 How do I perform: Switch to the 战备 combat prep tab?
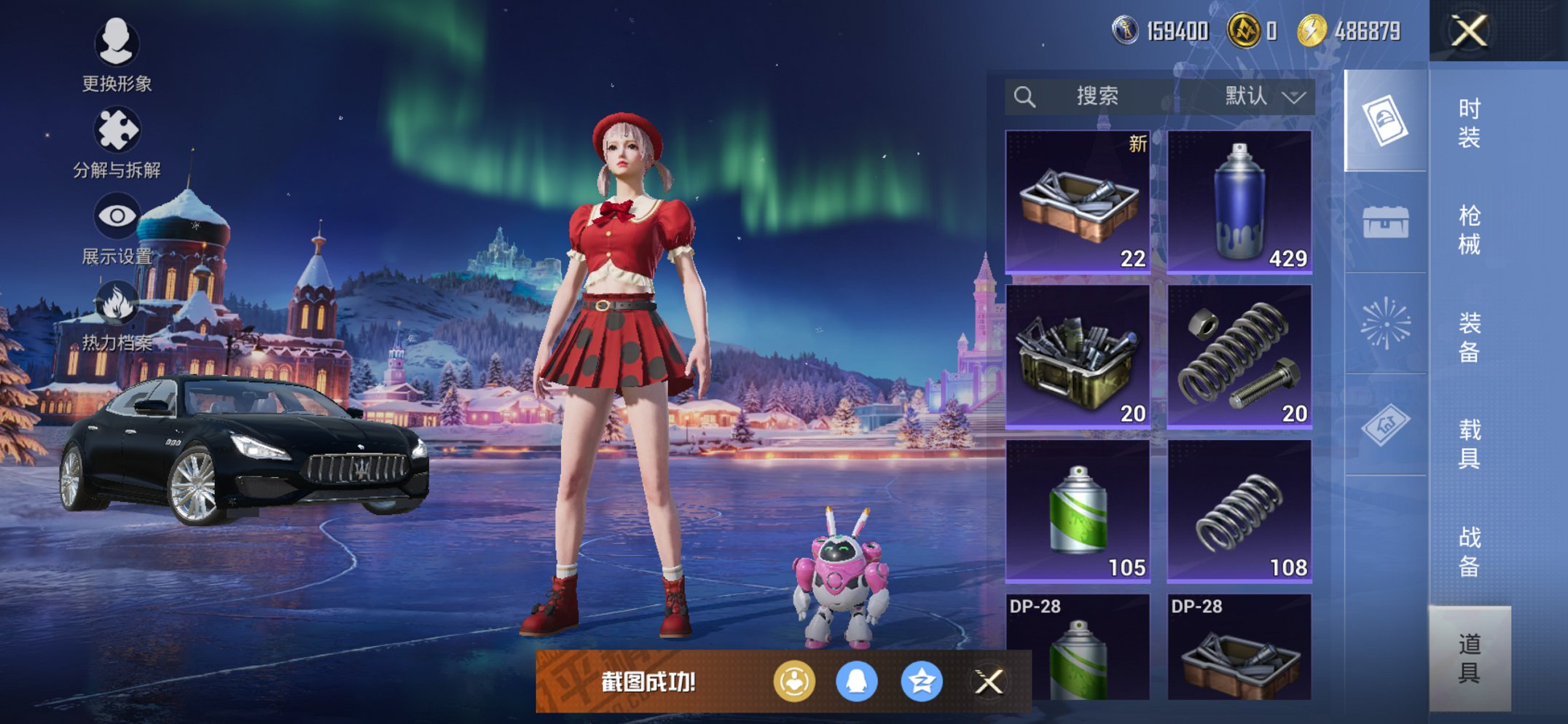(x=1469, y=551)
